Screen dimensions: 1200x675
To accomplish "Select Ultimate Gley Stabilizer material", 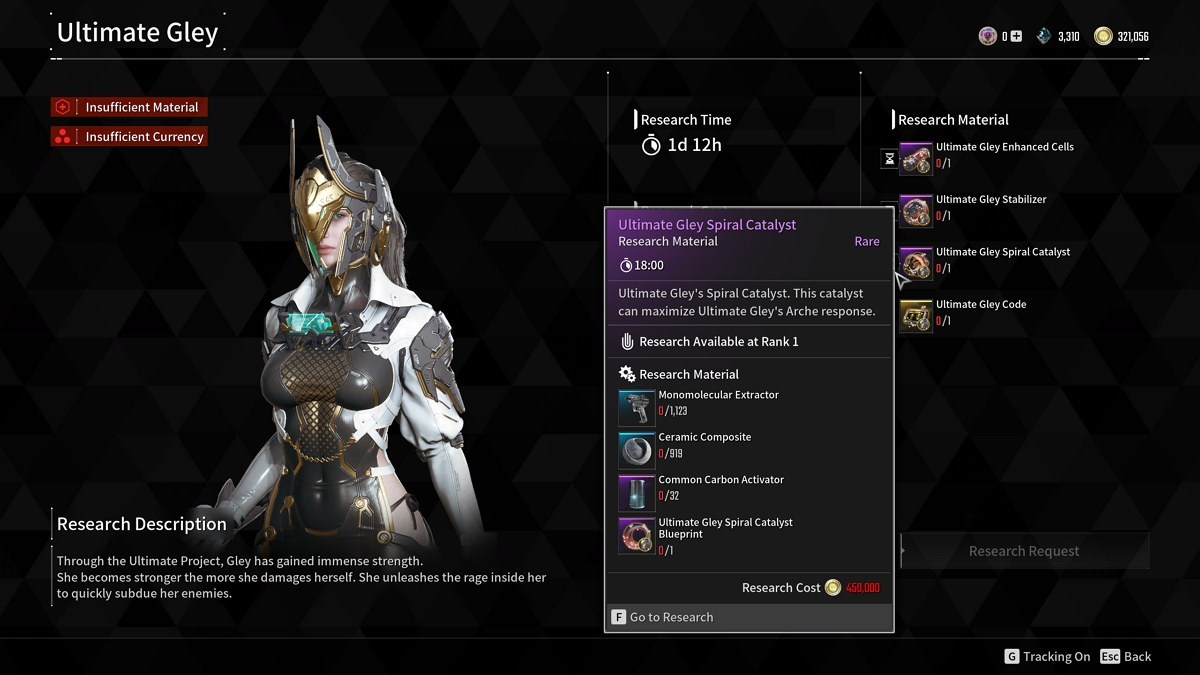I will pos(916,211).
